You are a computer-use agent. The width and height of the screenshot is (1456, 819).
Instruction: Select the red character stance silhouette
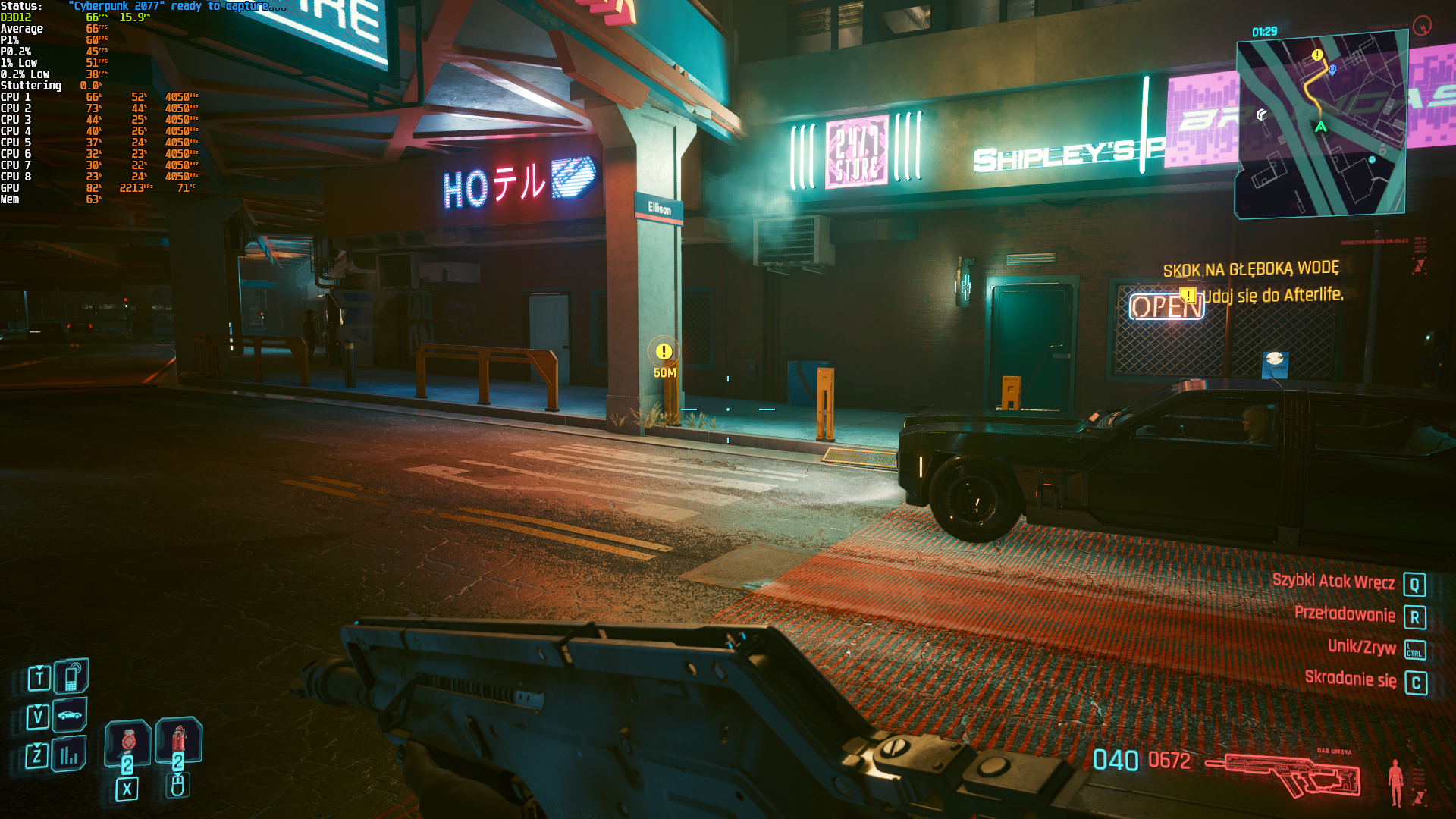1395,782
